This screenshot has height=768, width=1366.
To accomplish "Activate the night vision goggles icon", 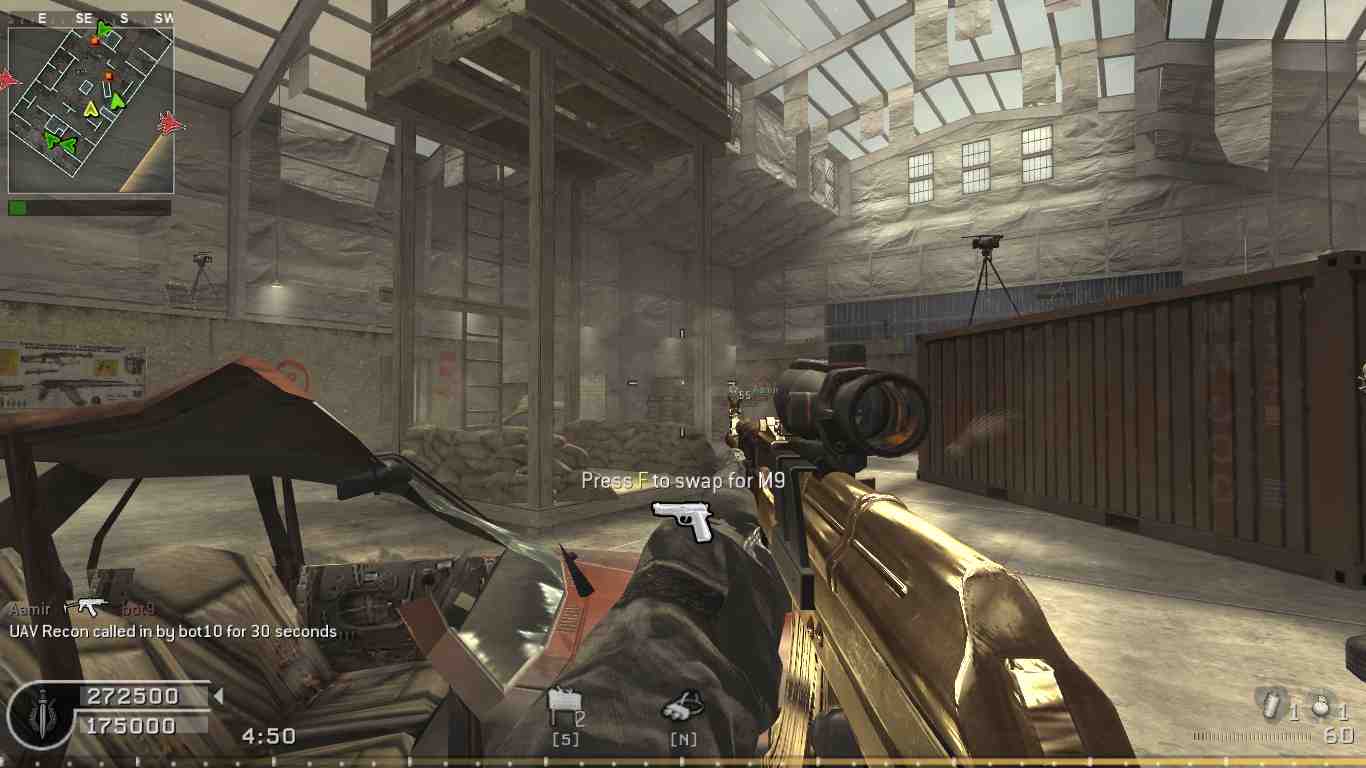I will tap(684, 707).
